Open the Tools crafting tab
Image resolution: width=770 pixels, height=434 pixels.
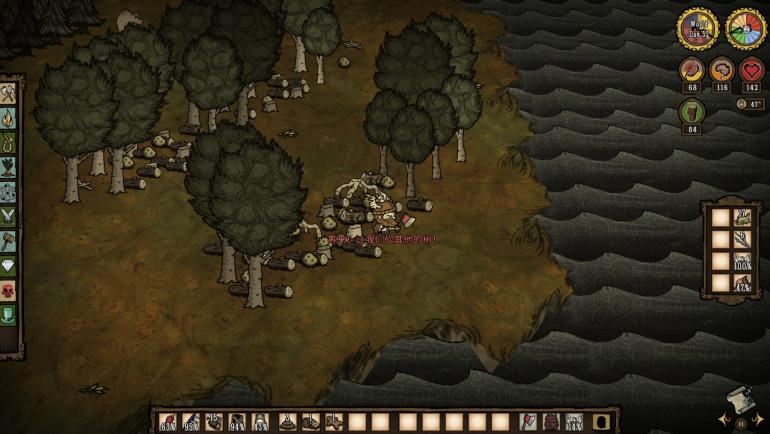pos(9,93)
